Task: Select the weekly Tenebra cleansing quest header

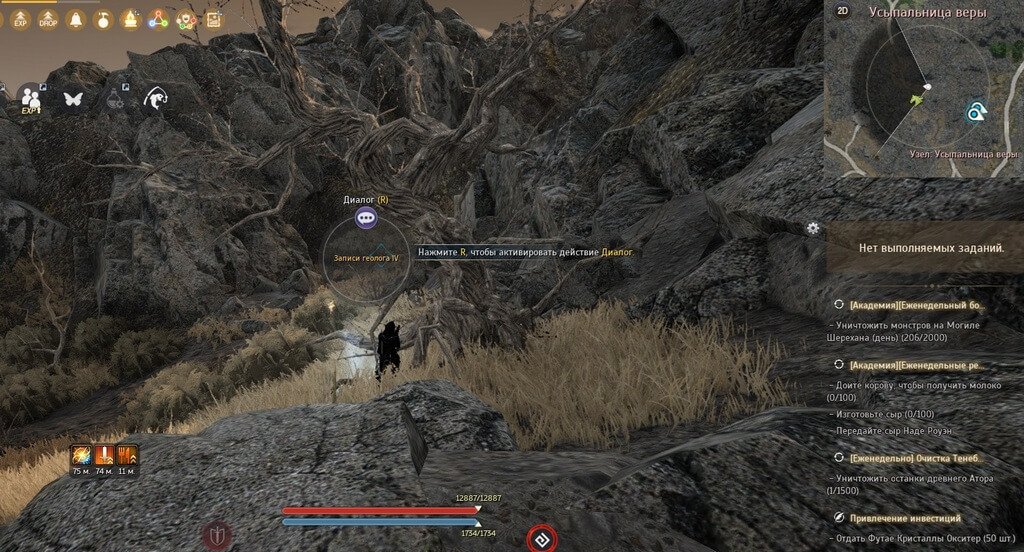Action: 915,457
